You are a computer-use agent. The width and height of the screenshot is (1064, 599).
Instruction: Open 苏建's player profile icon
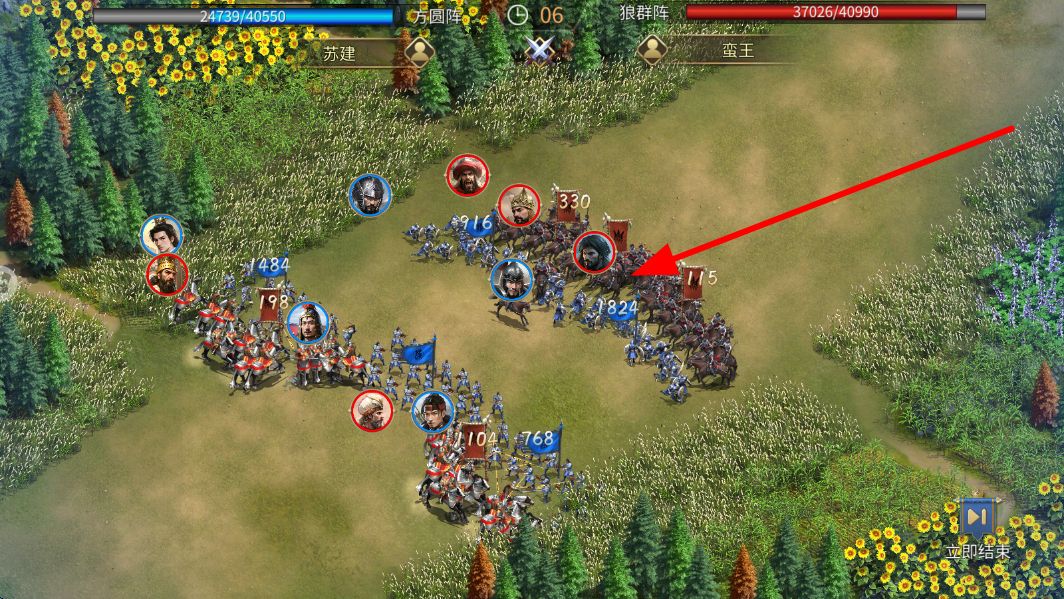point(419,51)
